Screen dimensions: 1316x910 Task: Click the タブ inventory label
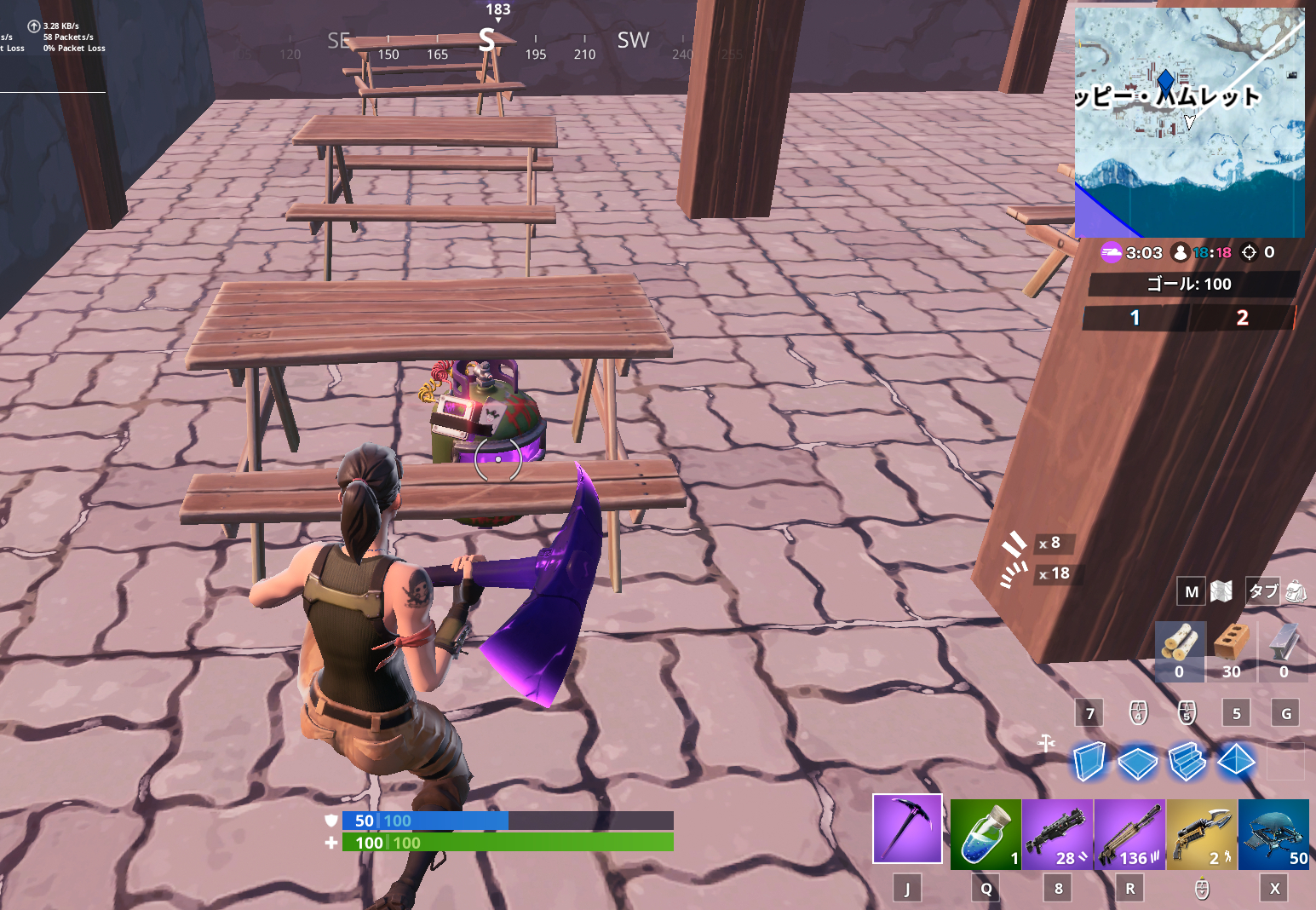click(x=1262, y=590)
